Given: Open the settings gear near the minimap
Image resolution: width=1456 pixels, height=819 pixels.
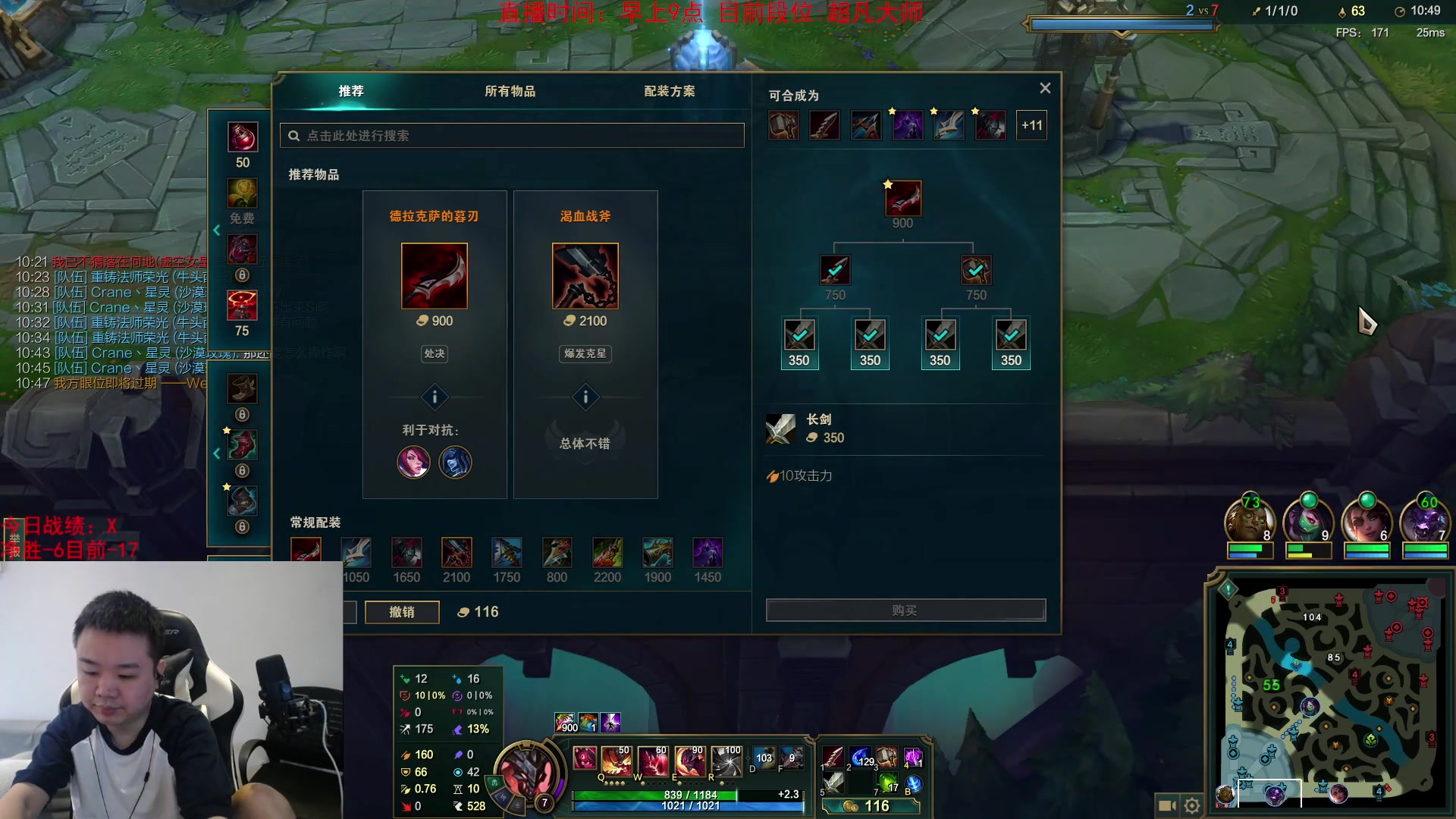Looking at the screenshot, I should pos(1192,805).
